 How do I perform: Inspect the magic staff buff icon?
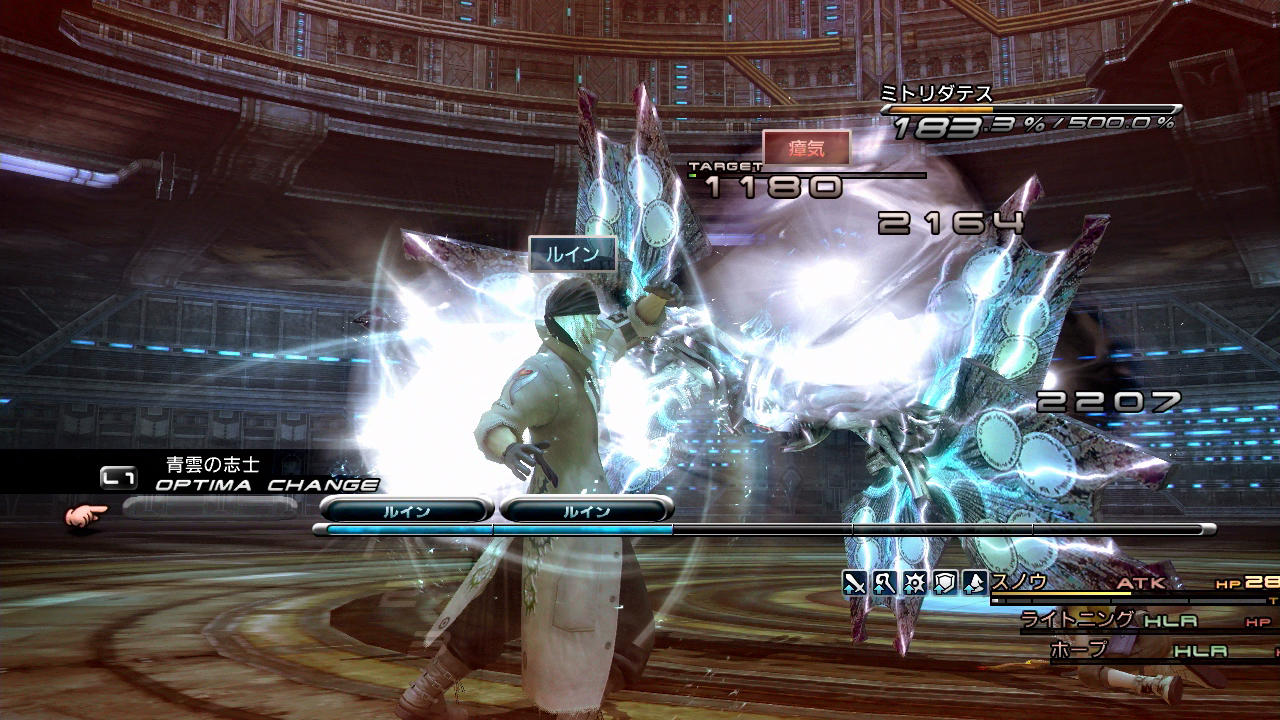(x=884, y=582)
